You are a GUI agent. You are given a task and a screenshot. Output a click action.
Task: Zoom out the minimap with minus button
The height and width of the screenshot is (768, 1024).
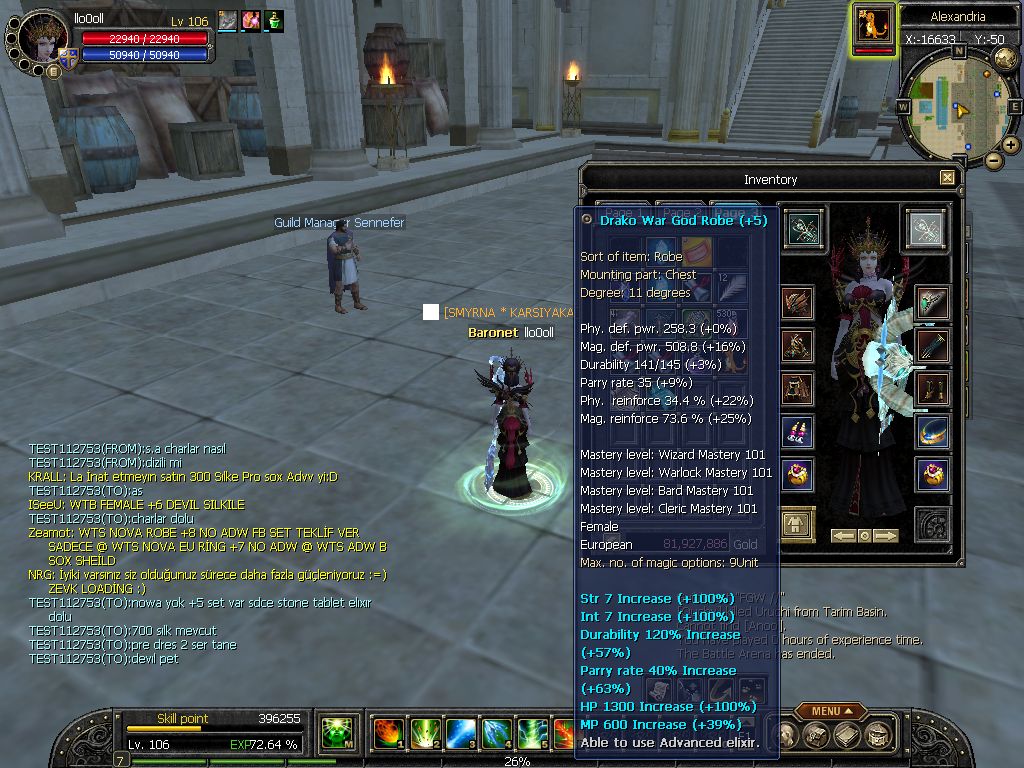[993, 160]
